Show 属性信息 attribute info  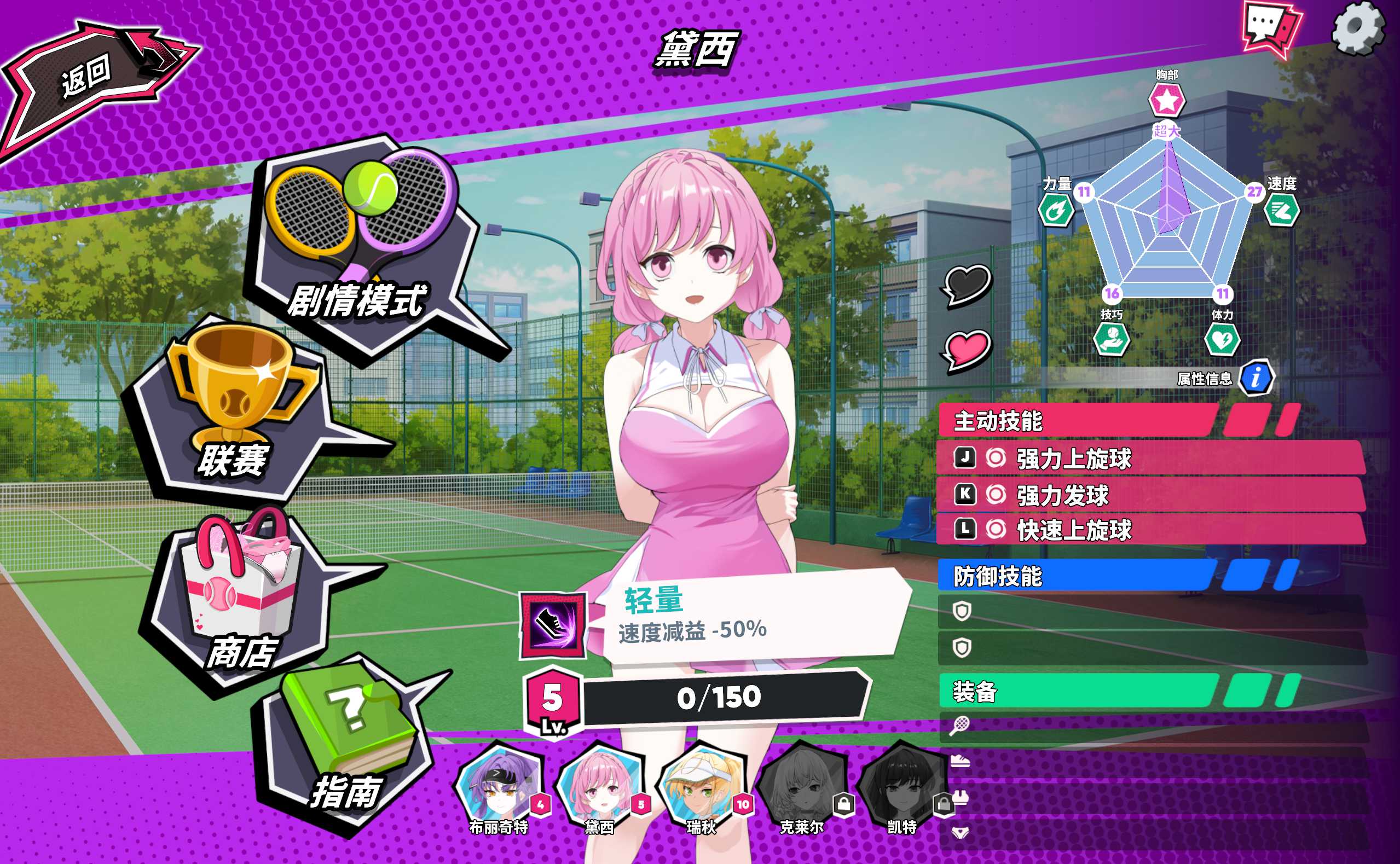(x=1256, y=378)
